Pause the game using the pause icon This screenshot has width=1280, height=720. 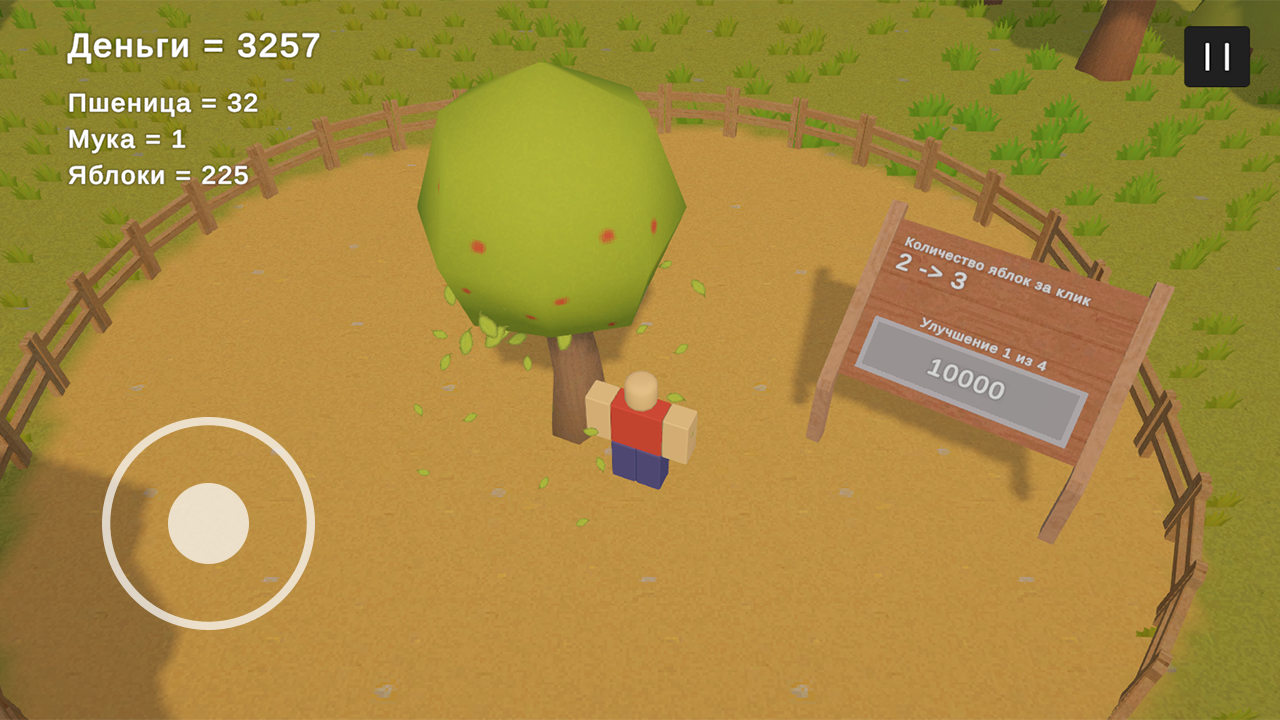point(1215,55)
